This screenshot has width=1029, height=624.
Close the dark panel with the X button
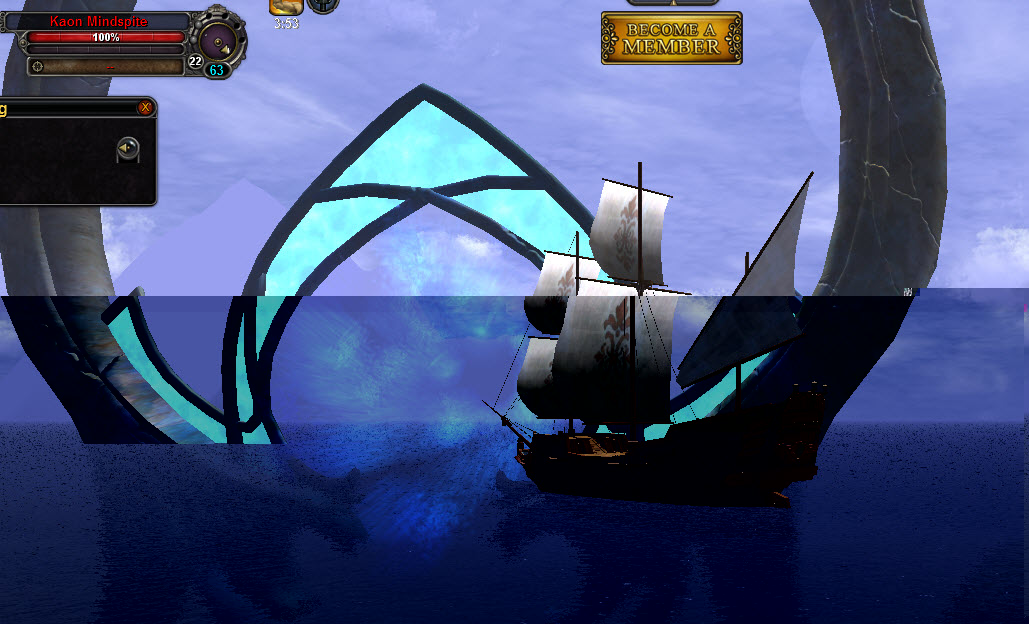146,106
